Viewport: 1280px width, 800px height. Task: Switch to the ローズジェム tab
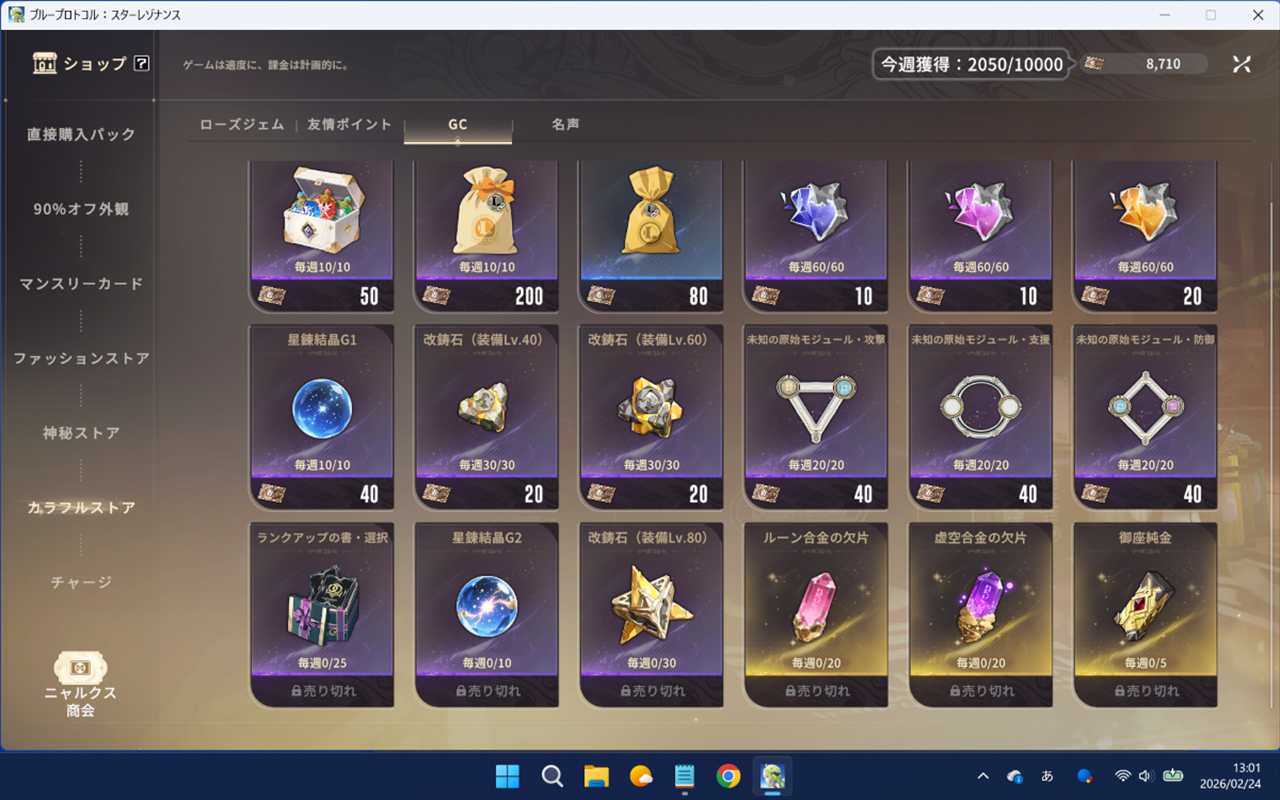(242, 125)
